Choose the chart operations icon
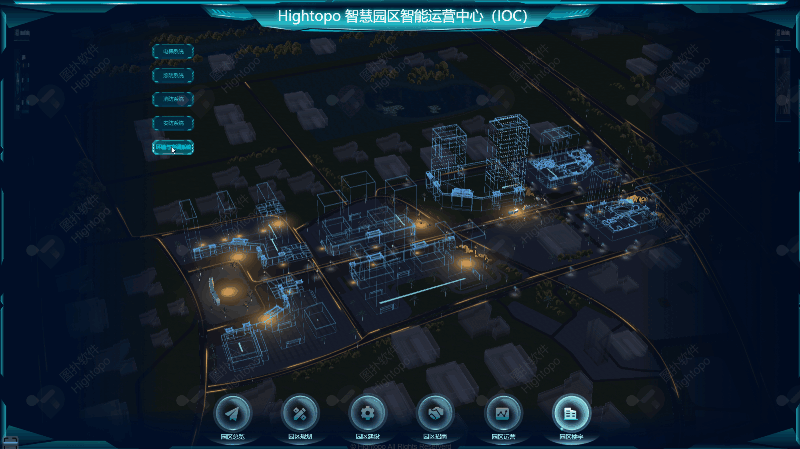The height and width of the screenshot is (449, 800). point(503,412)
